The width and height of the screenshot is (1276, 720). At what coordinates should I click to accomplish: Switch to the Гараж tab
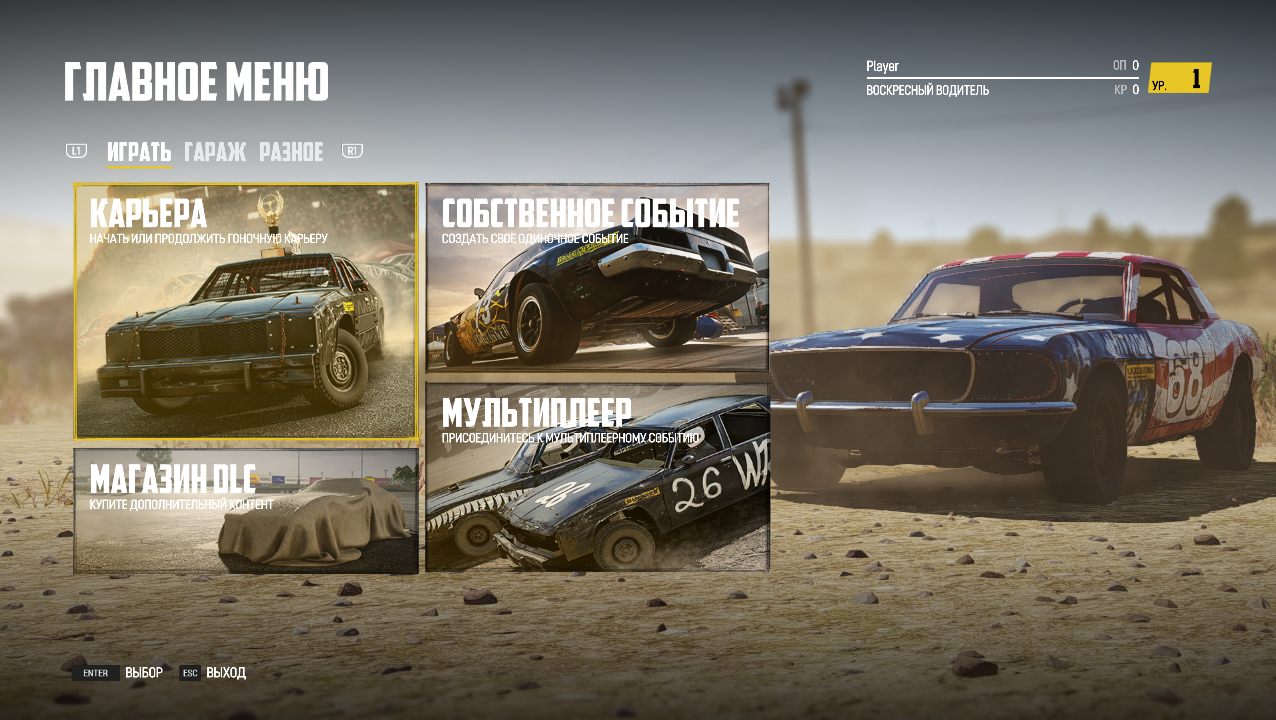coord(215,152)
